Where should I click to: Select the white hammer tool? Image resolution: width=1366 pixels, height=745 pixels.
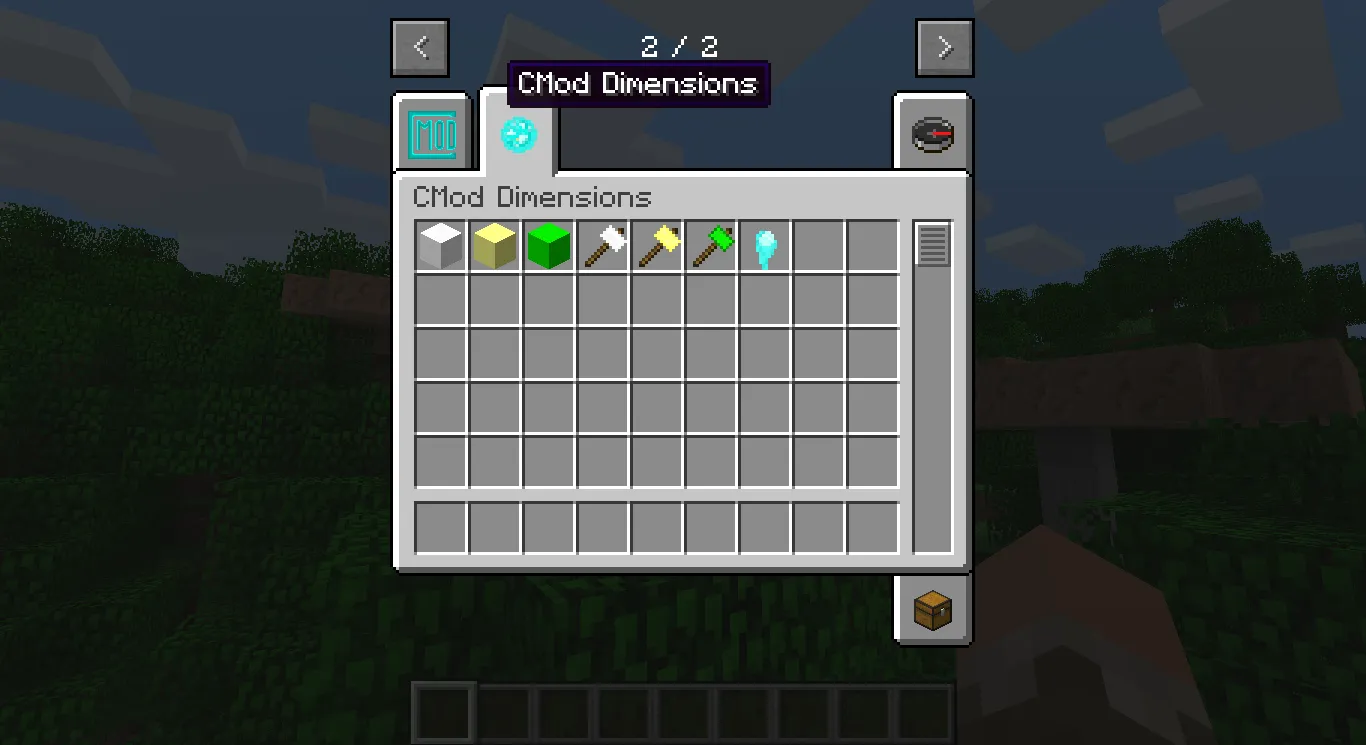point(602,245)
